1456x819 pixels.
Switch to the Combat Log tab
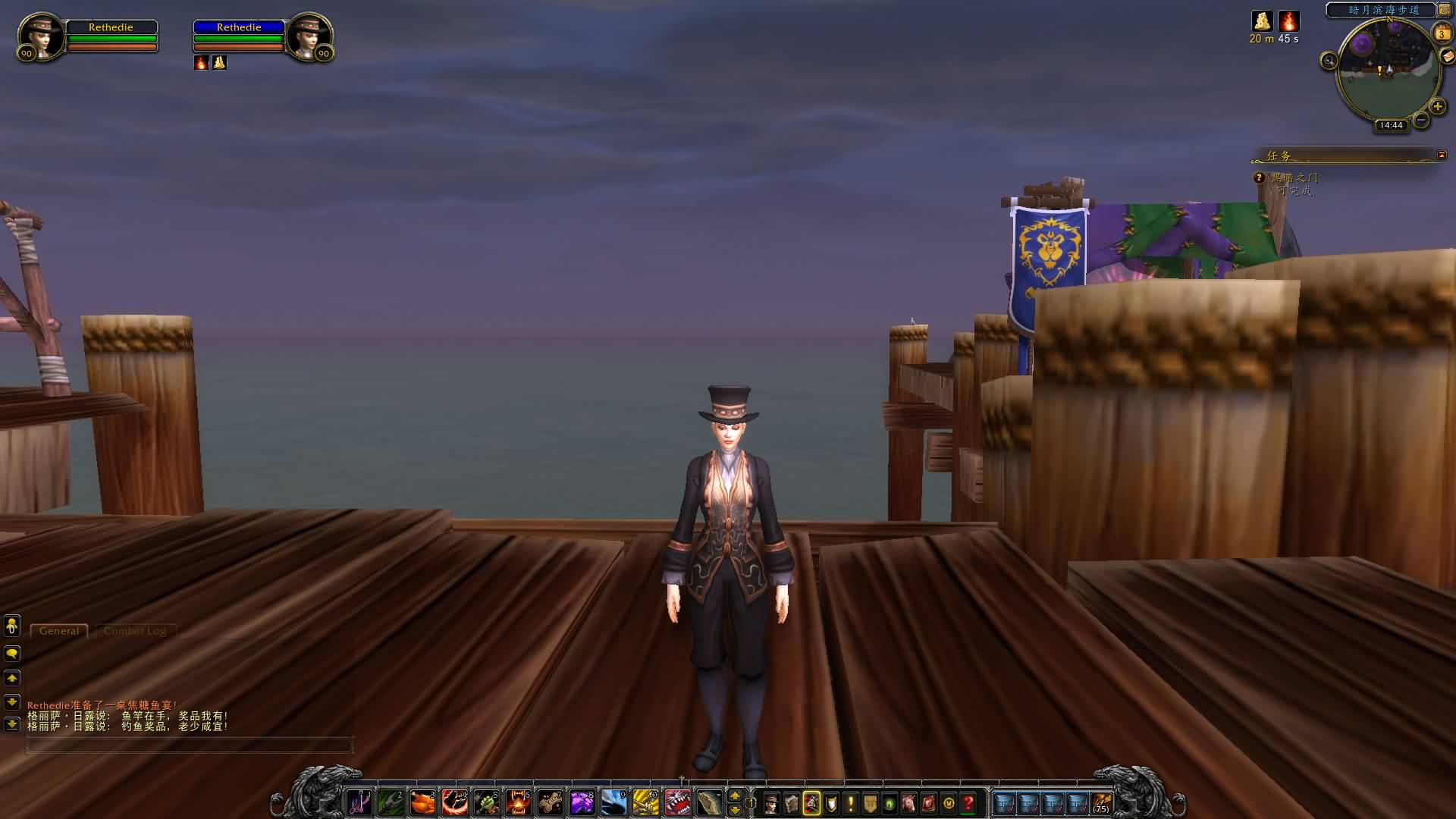tap(135, 631)
